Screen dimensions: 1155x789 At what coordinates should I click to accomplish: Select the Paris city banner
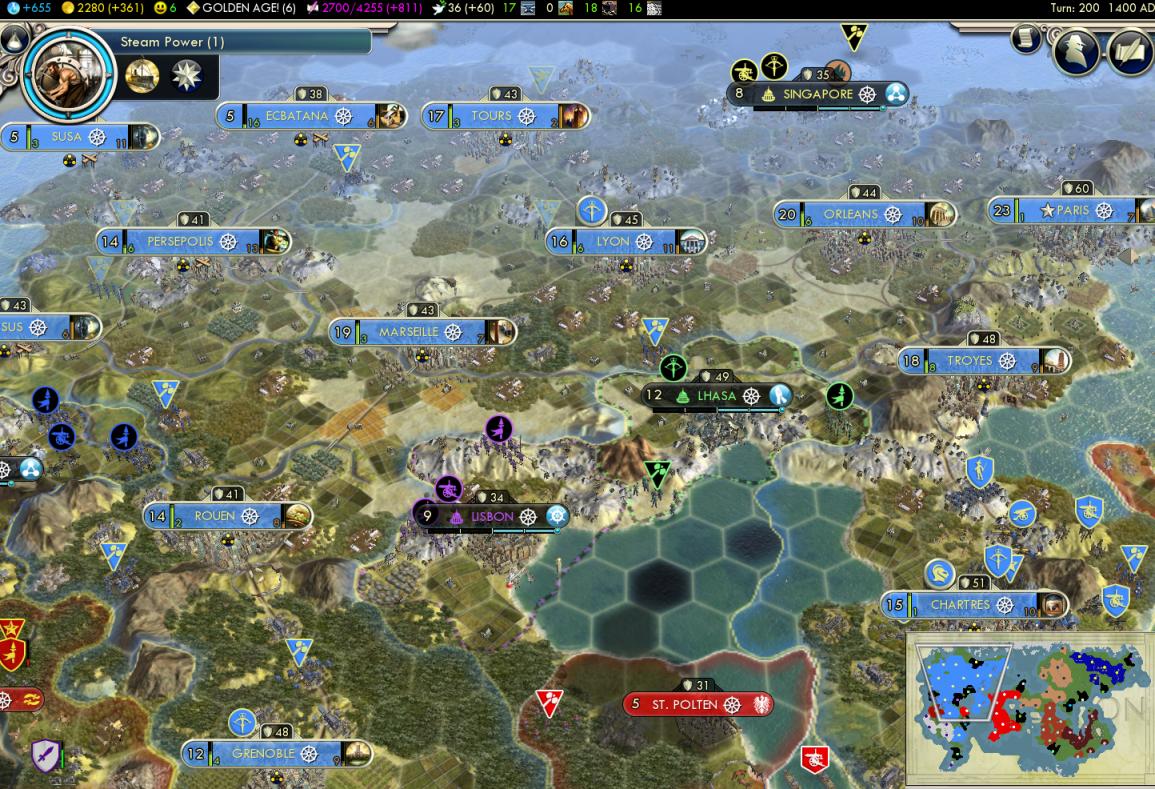1073,211
